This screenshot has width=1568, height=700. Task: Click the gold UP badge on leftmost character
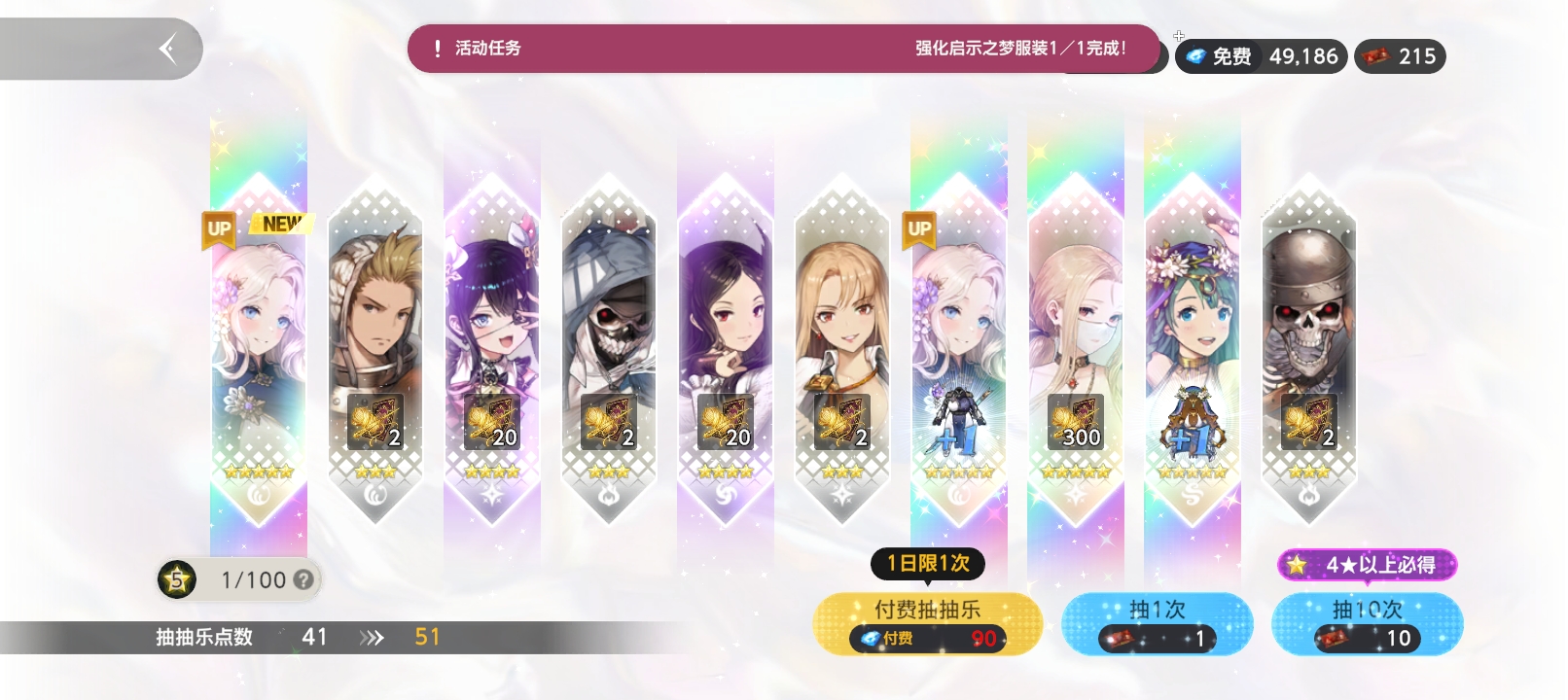[218, 230]
